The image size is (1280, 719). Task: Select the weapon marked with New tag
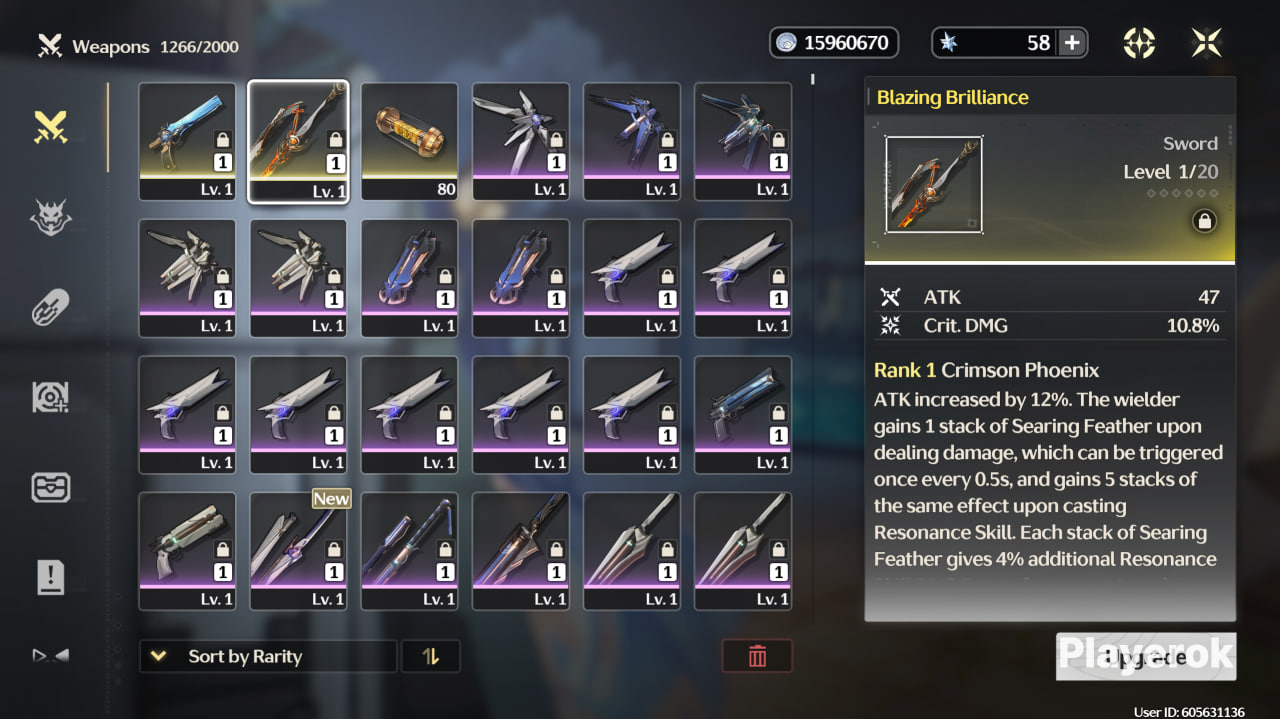coord(298,550)
